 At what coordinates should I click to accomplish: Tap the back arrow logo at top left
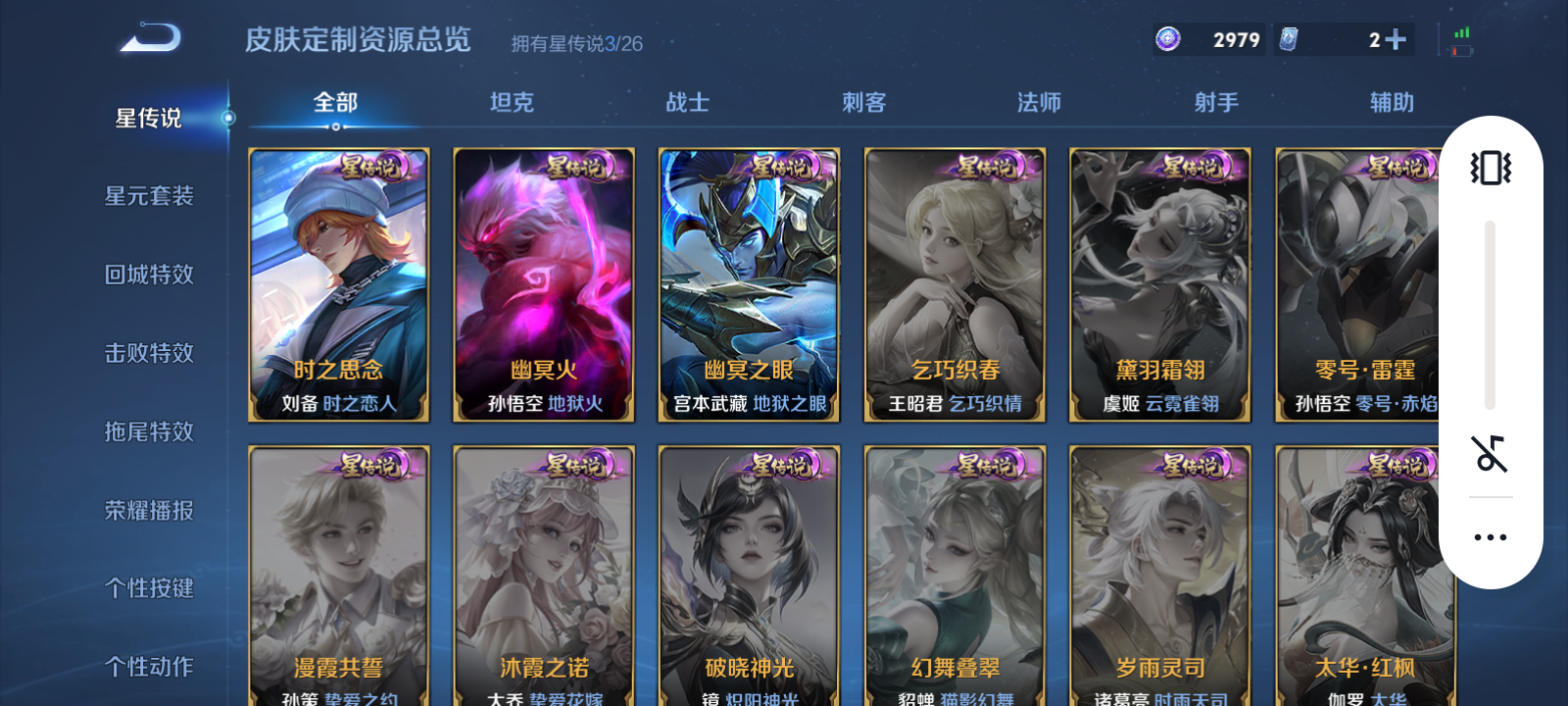pos(147,37)
